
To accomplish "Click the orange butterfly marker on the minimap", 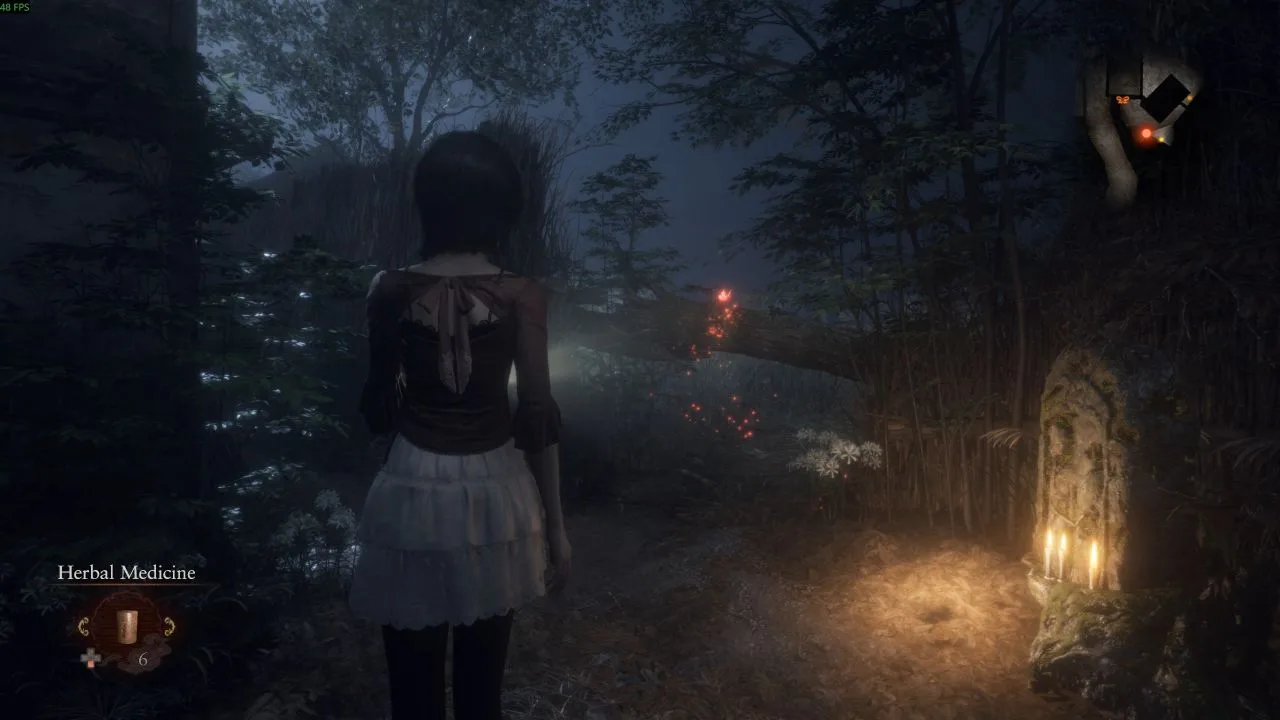I will tap(1124, 99).
